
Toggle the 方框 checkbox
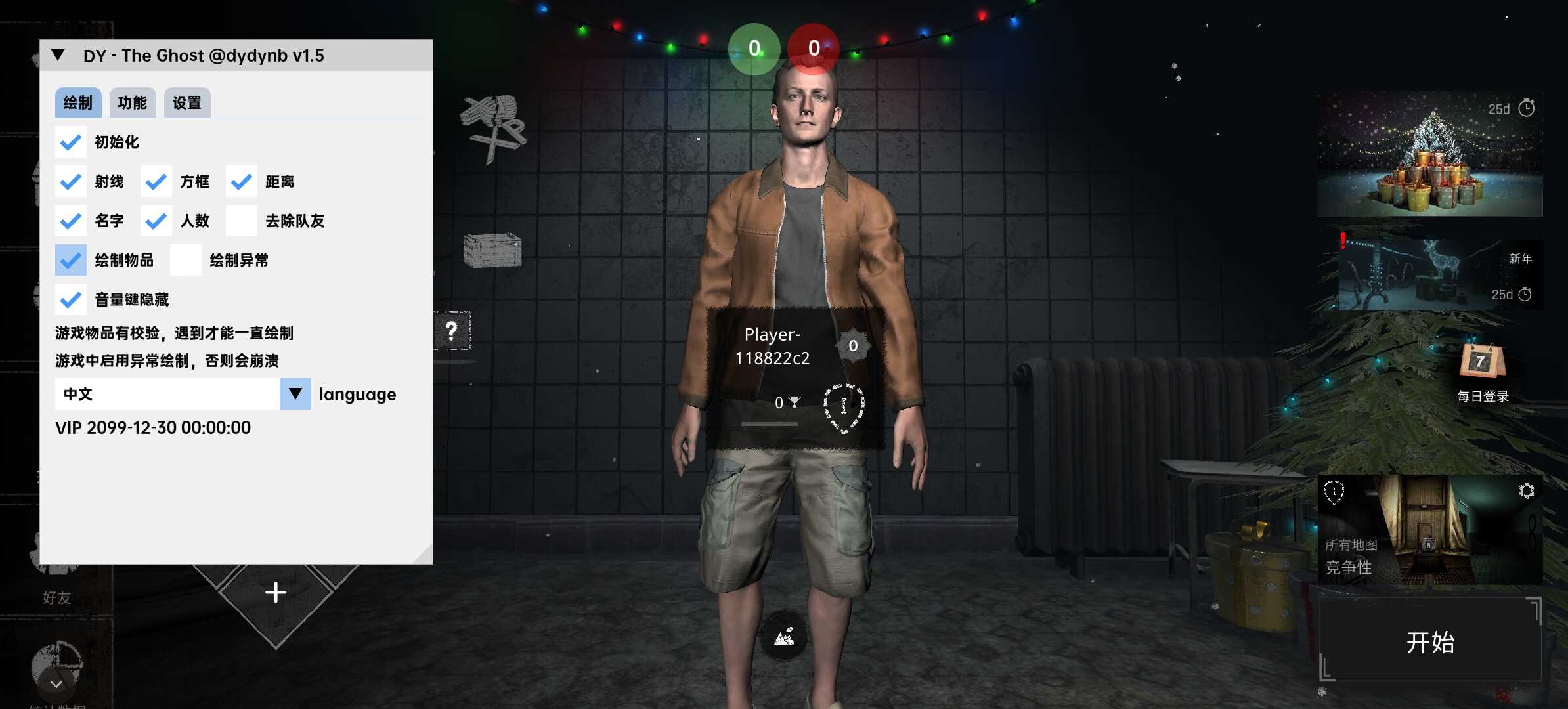pos(156,182)
